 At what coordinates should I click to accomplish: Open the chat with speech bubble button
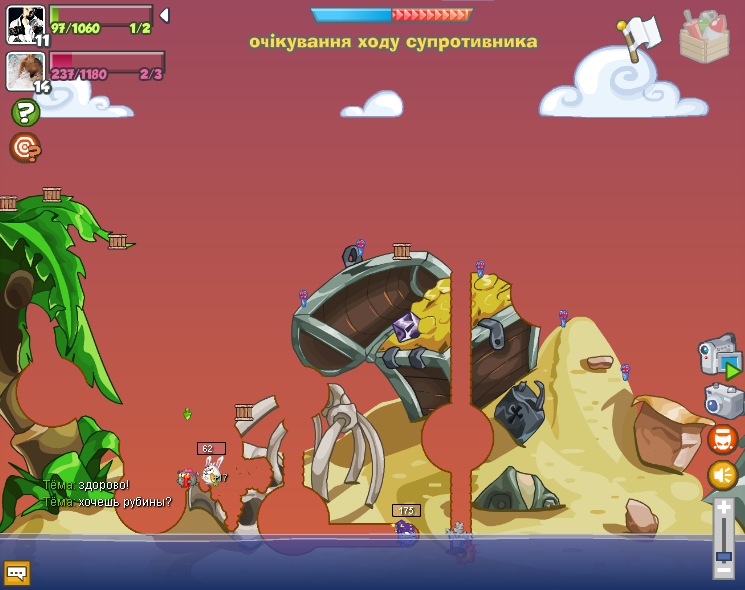17,572
